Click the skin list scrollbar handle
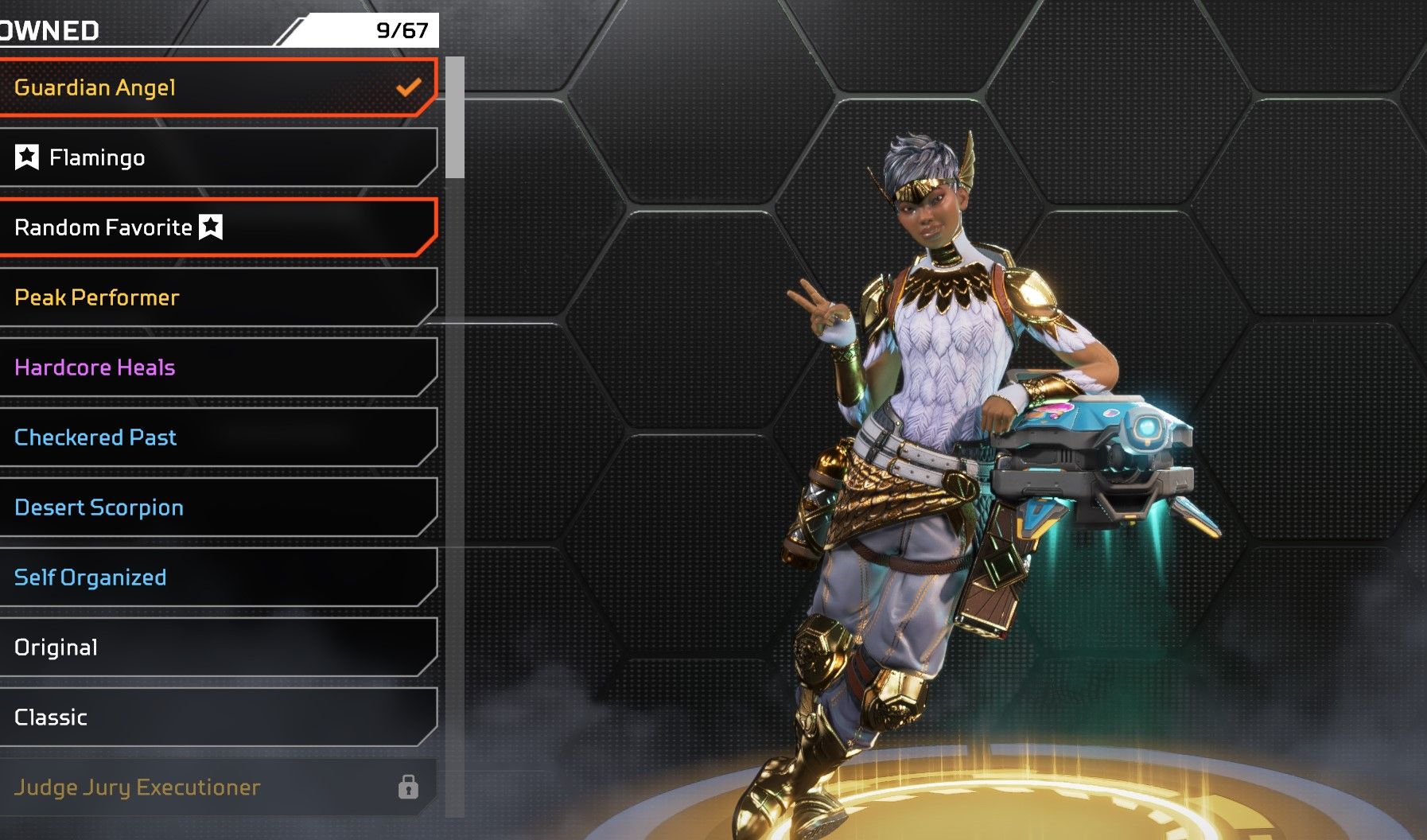Viewport: 1427px width, 840px height. click(x=455, y=118)
